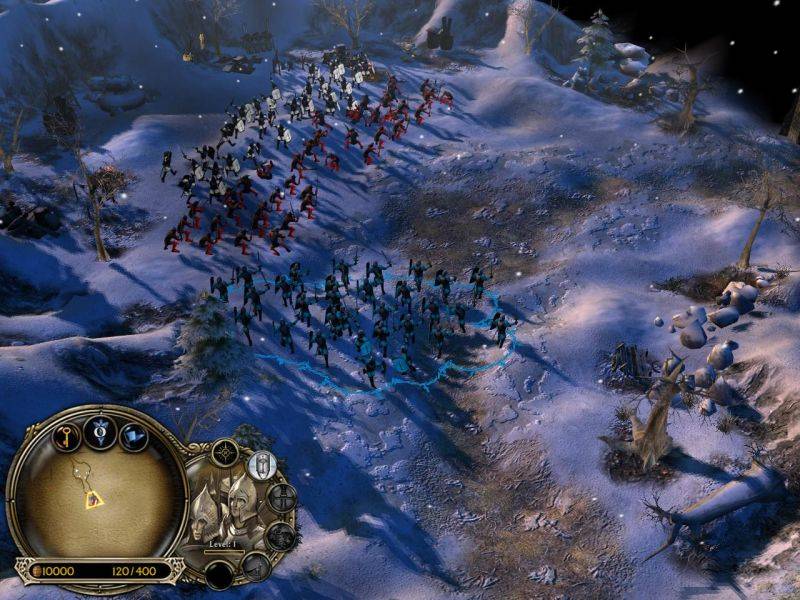The height and width of the screenshot is (600, 800).
Task: Open the Evenstar powers icon above the minimap
Action: tap(100, 432)
